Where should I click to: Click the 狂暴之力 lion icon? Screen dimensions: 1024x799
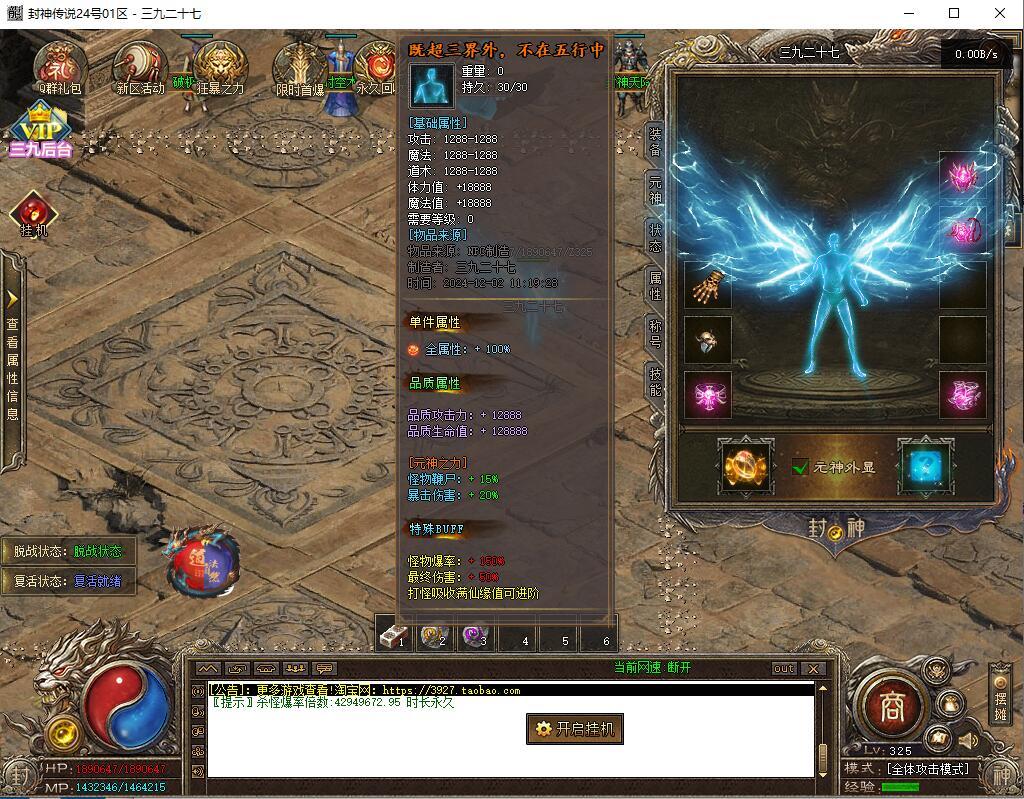coord(220,66)
